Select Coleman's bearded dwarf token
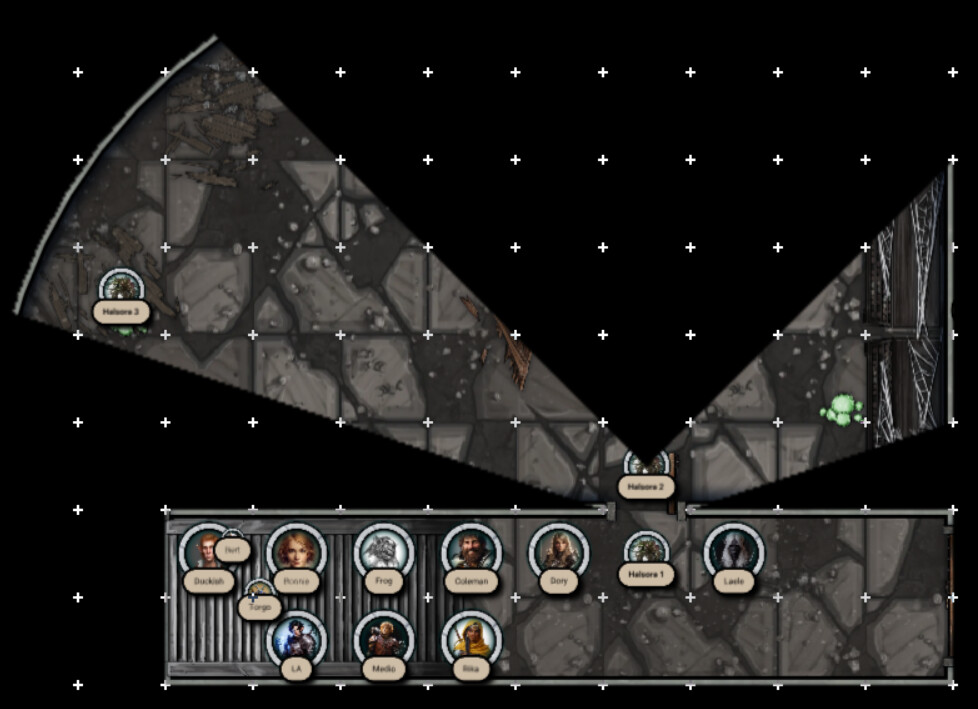Screen dimensions: 978x709 (471, 551)
